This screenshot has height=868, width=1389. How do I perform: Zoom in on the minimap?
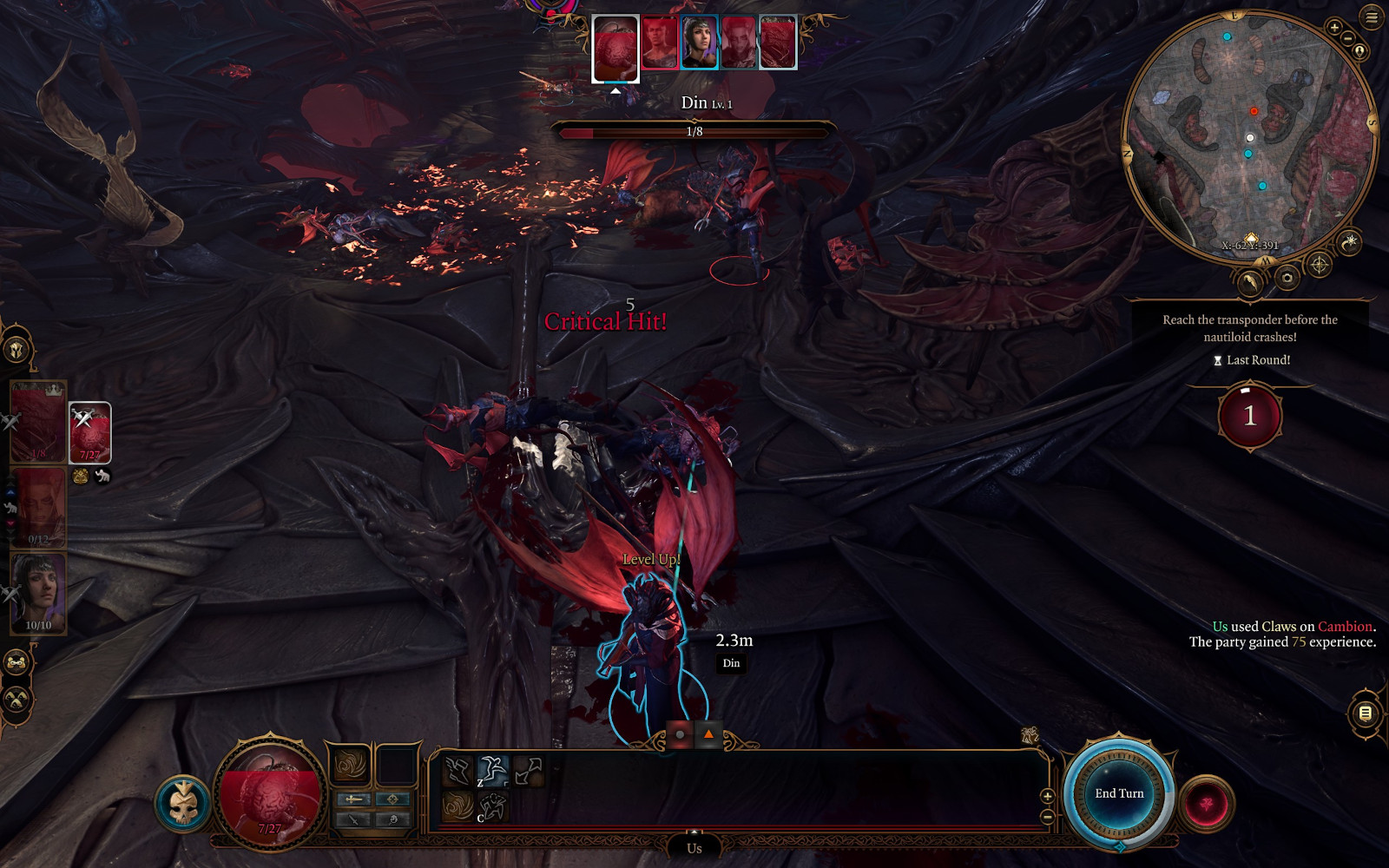tap(1334, 28)
